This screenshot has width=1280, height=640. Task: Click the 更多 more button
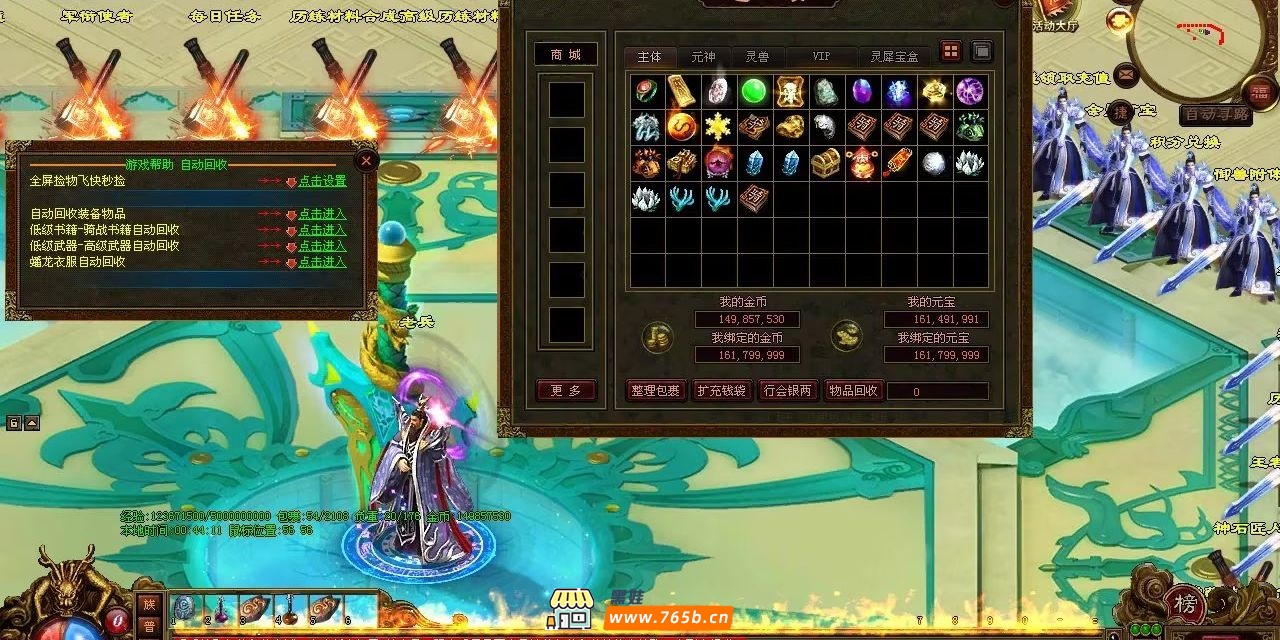[x=565, y=391]
